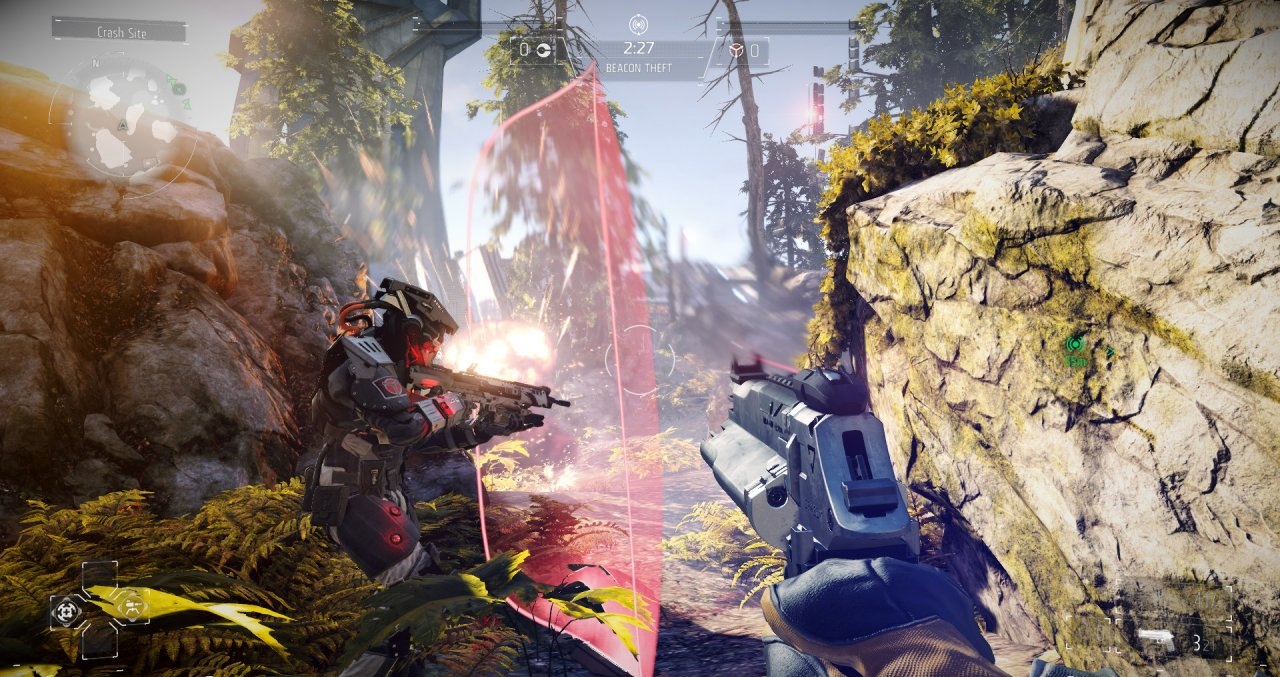Select the Crash Site map name label
The image size is (1280, 677).
[x=120, y=32]
